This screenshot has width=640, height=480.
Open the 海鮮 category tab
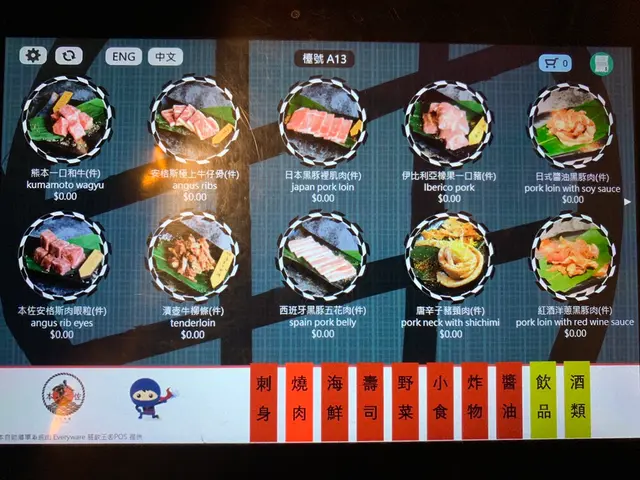pyautogui.click(x=334, y=400)
